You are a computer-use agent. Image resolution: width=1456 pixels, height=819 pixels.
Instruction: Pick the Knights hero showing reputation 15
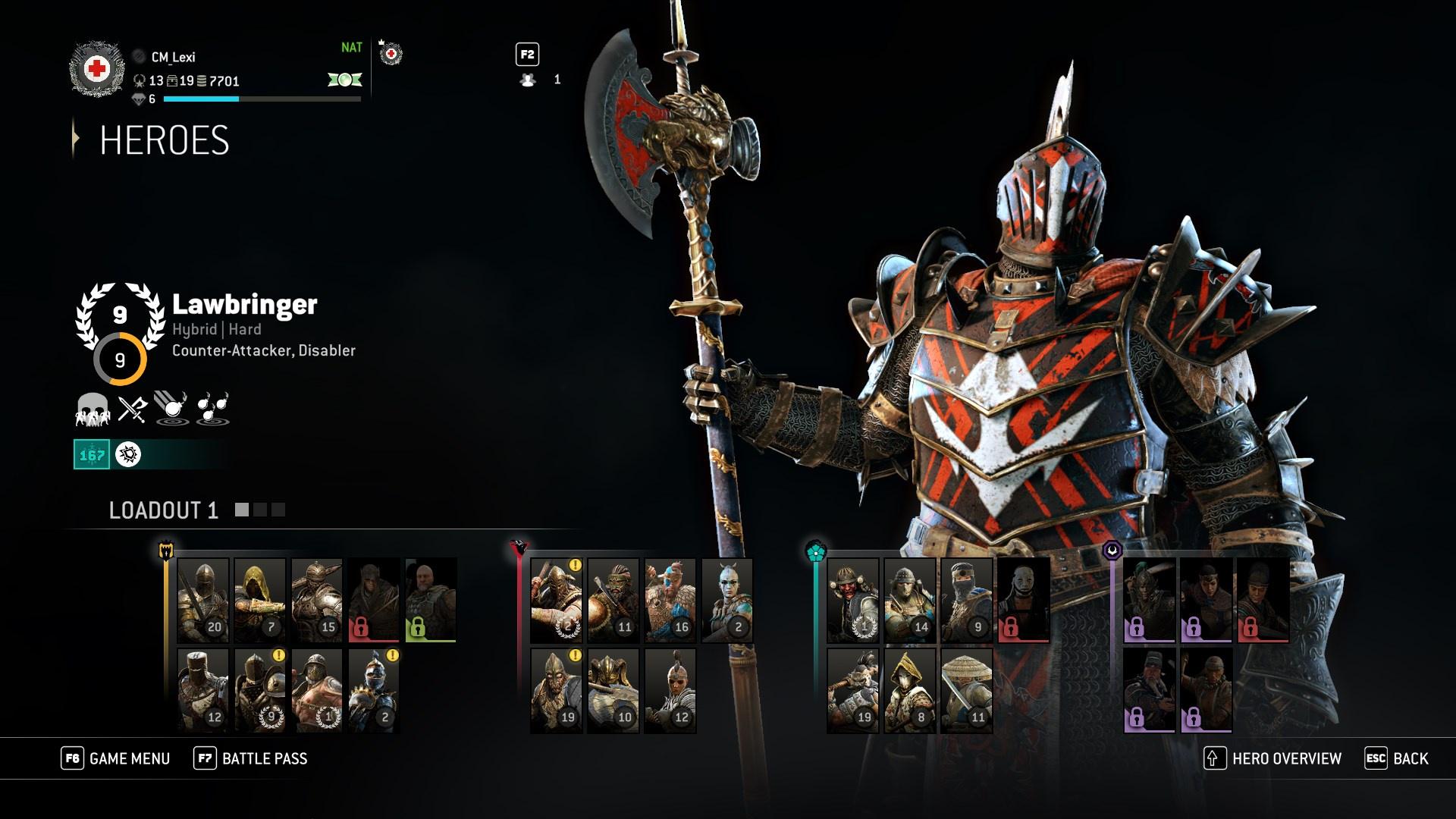[316, 600]
